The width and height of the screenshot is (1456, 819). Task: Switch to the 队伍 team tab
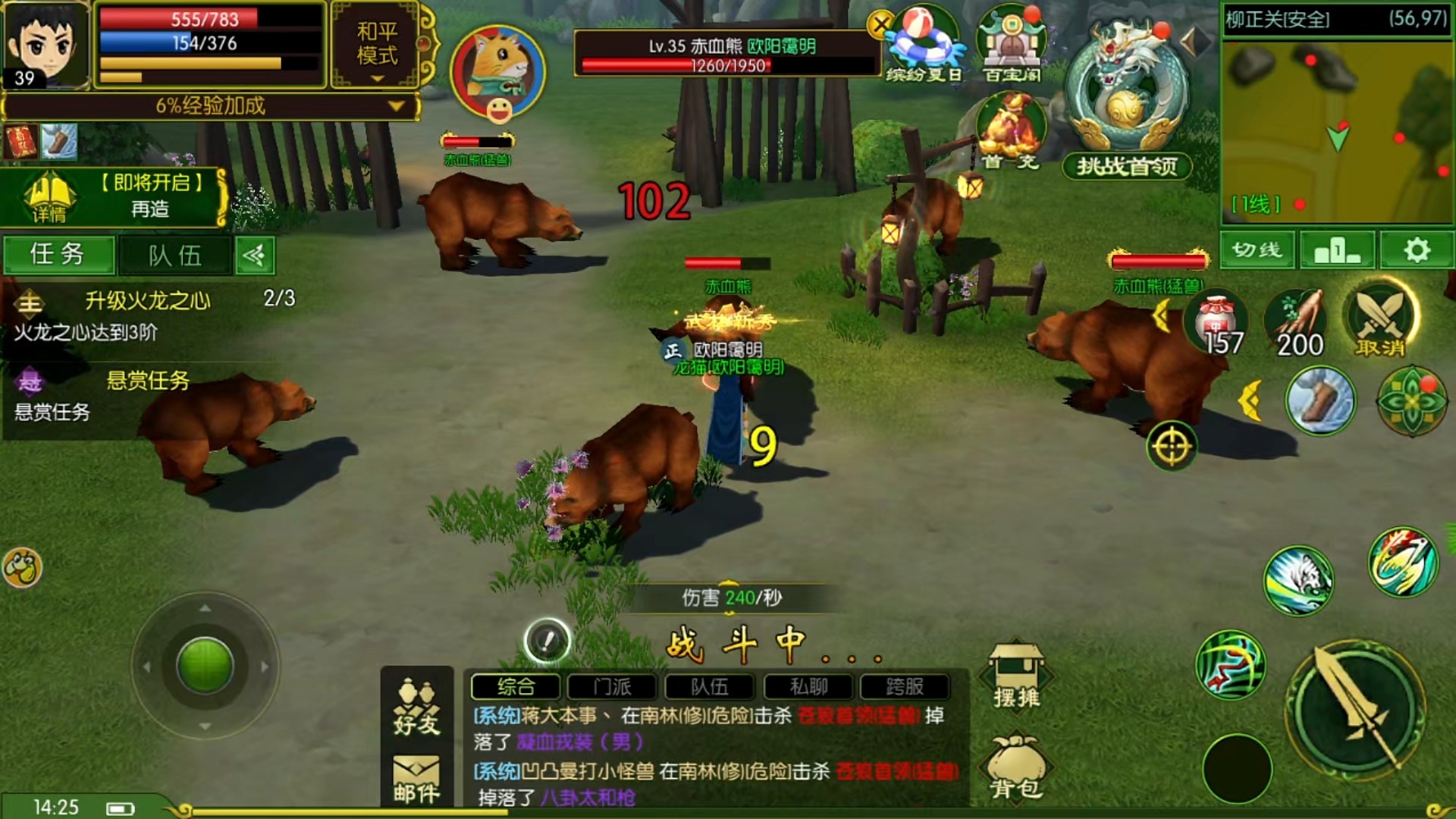(x=174, y=256)
